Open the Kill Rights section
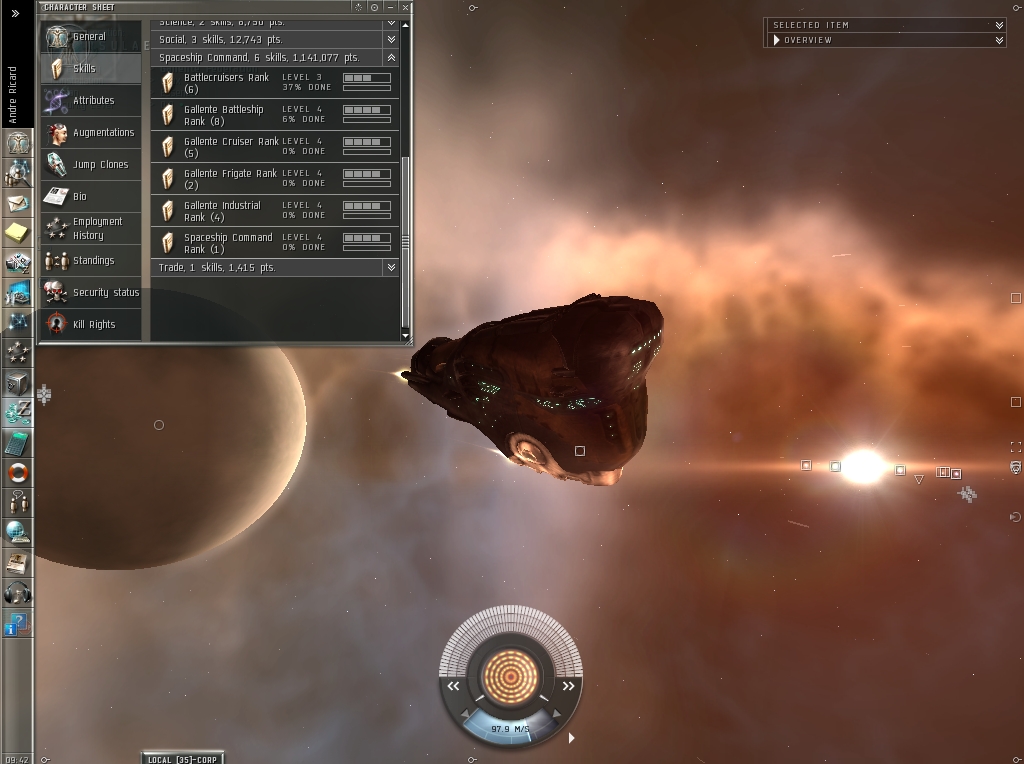Screen dimensions: 1024x764 pyautogui.click(x=93, y=325)
